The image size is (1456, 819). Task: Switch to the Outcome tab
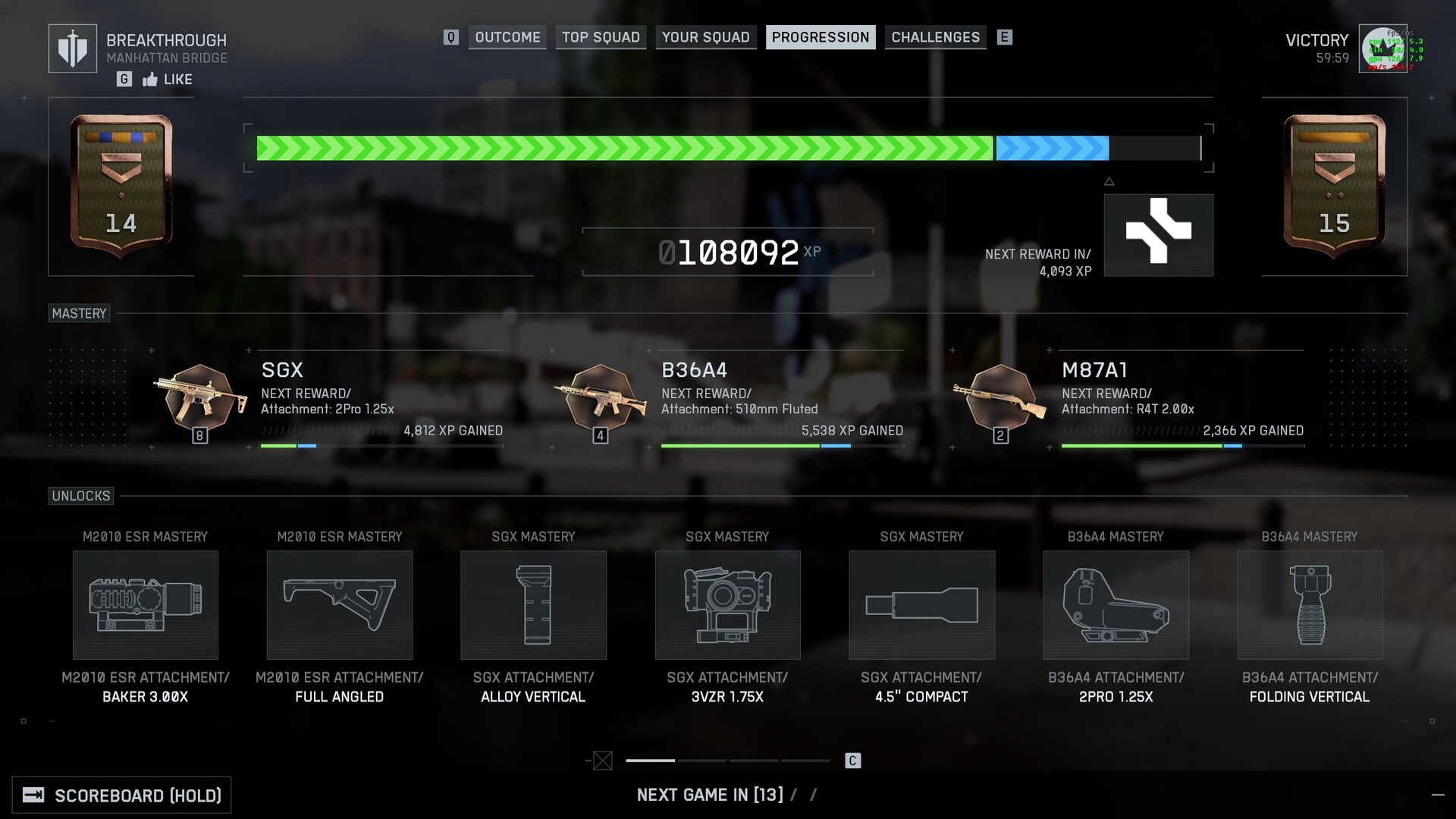(507, 37)
